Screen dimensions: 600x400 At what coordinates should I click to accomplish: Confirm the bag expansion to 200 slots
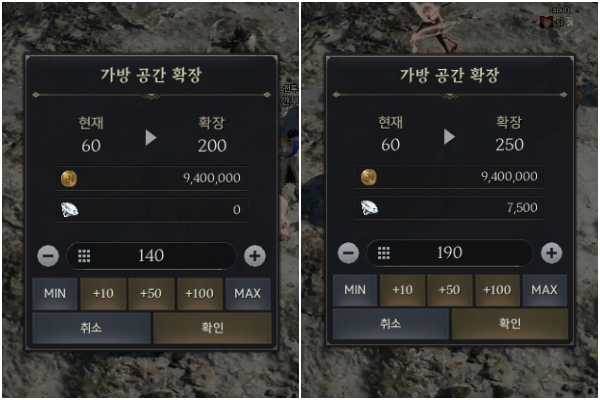point(212,327)
